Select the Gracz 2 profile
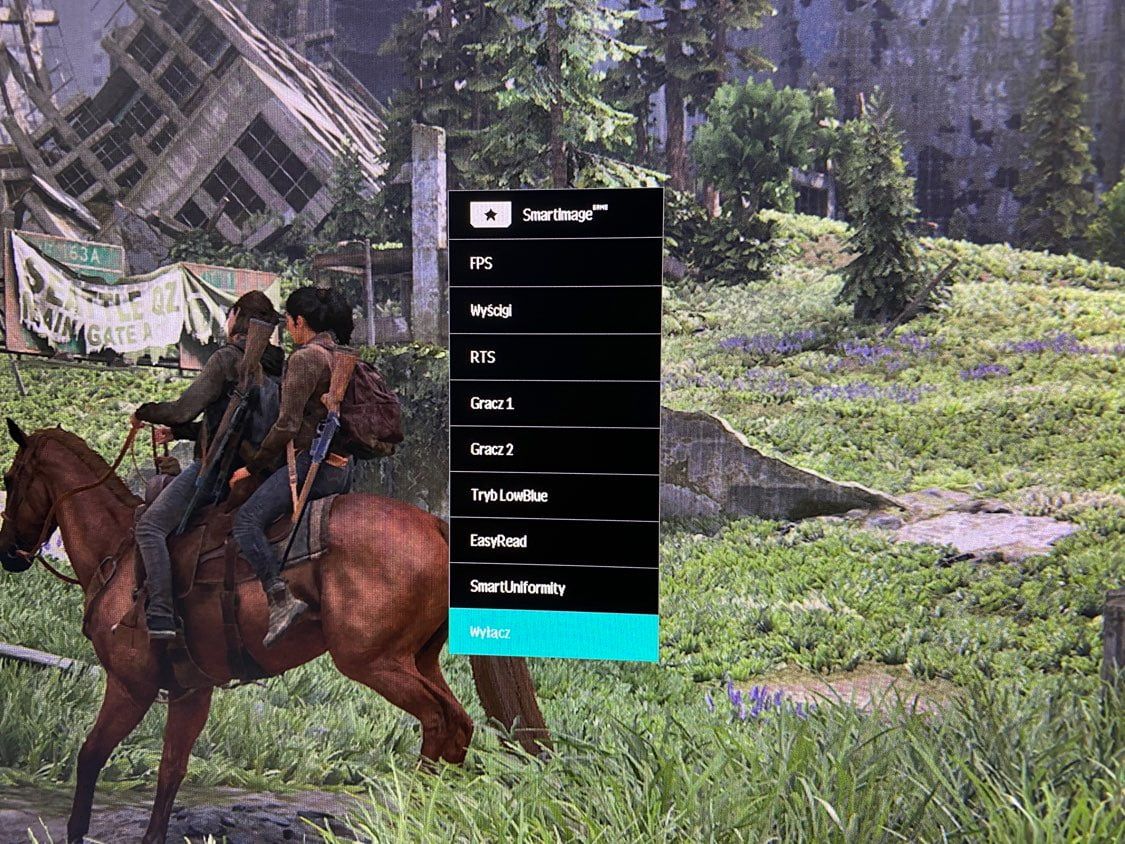The image size is (1125, 844). point(555,450)
